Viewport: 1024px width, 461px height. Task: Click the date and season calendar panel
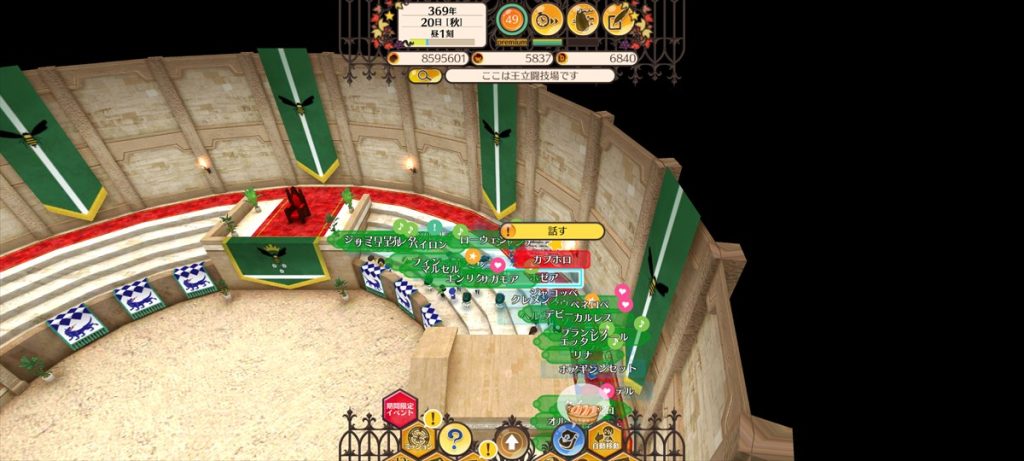click(x=442, y=22)
